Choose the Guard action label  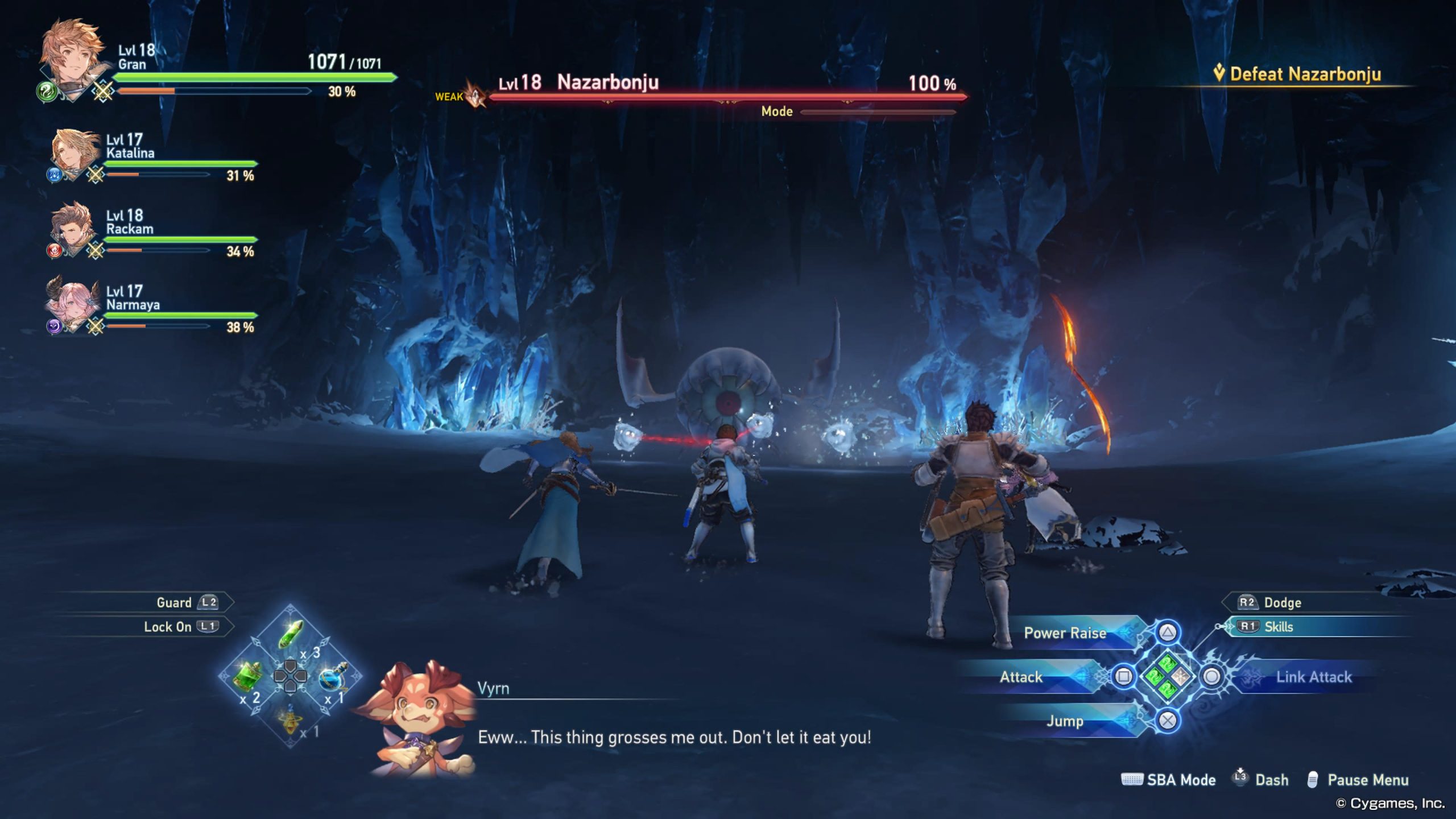pos(174,602)
